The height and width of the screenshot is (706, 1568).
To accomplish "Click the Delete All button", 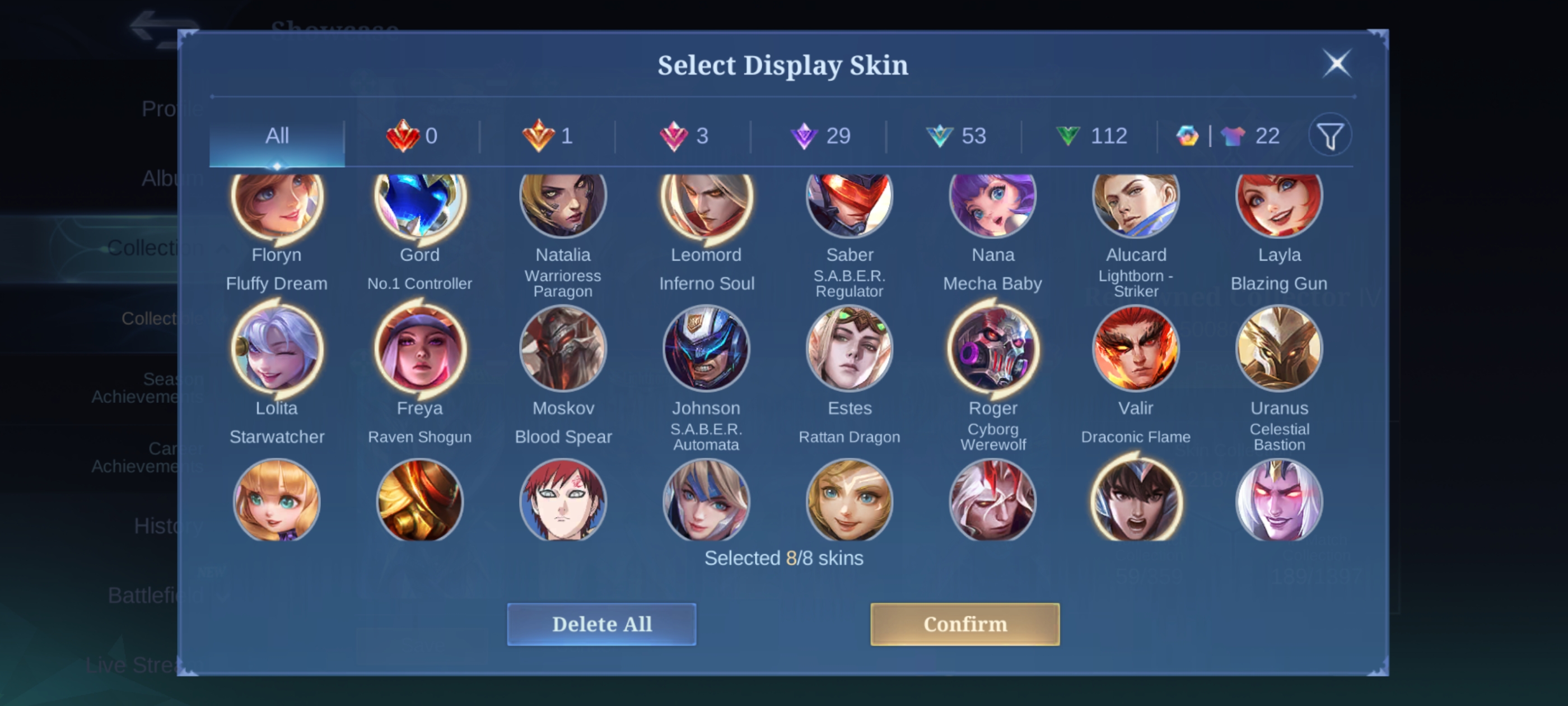I will coord(601,624).
